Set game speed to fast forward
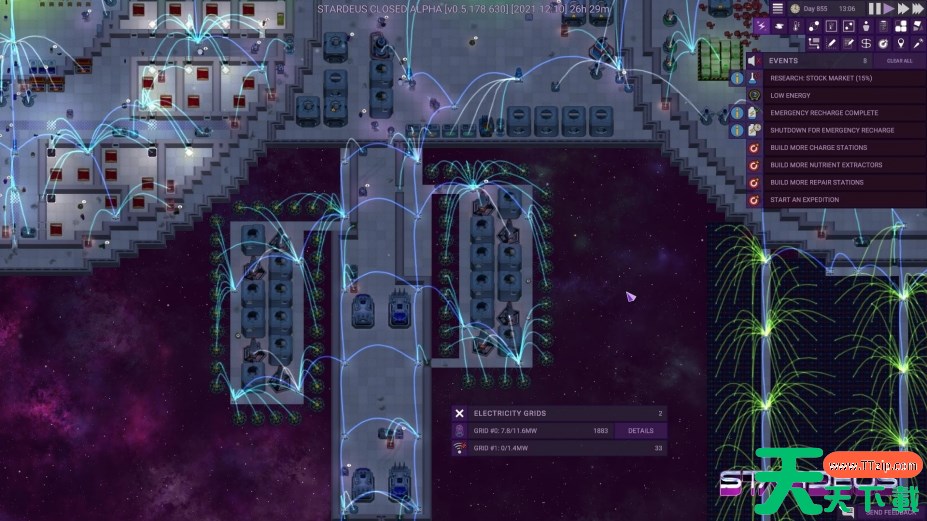927x521 pixels. coord(901,8)
